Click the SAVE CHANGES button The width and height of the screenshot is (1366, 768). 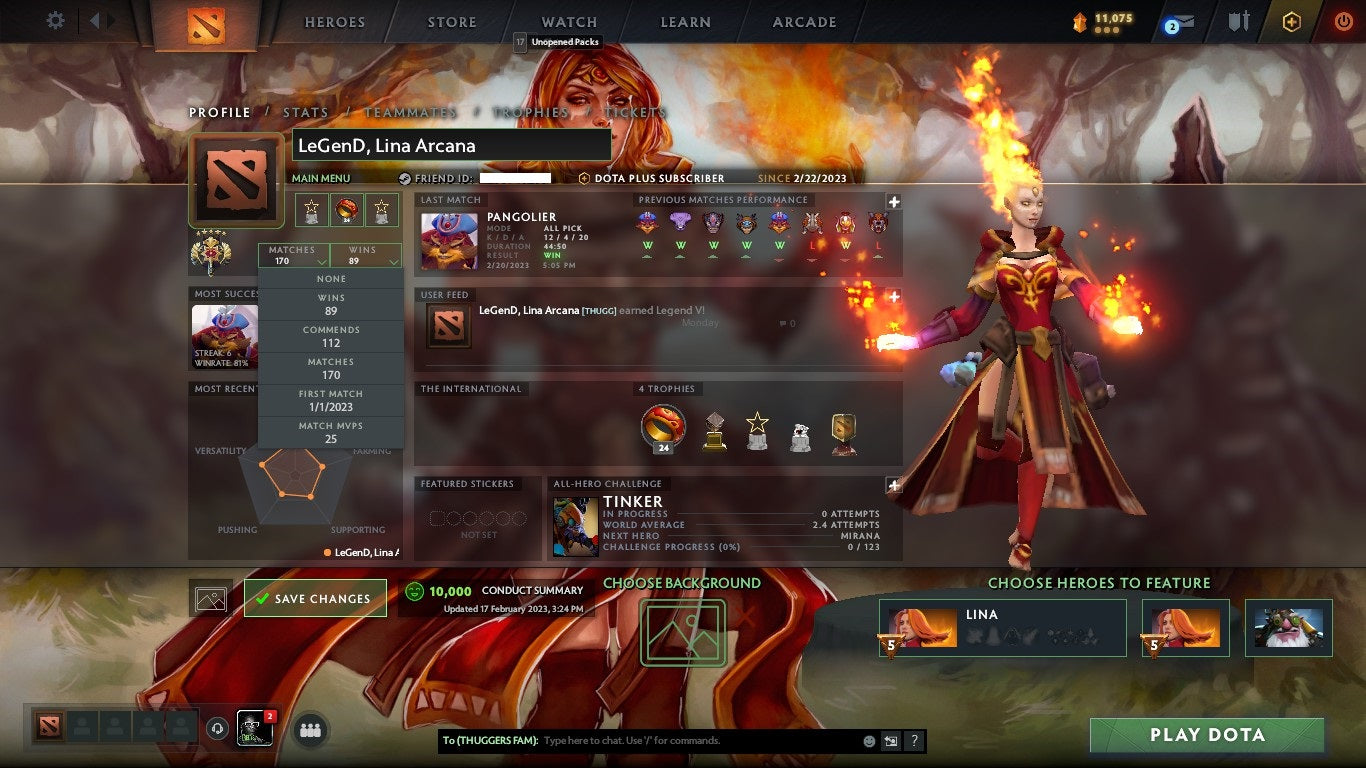point(315,597)
